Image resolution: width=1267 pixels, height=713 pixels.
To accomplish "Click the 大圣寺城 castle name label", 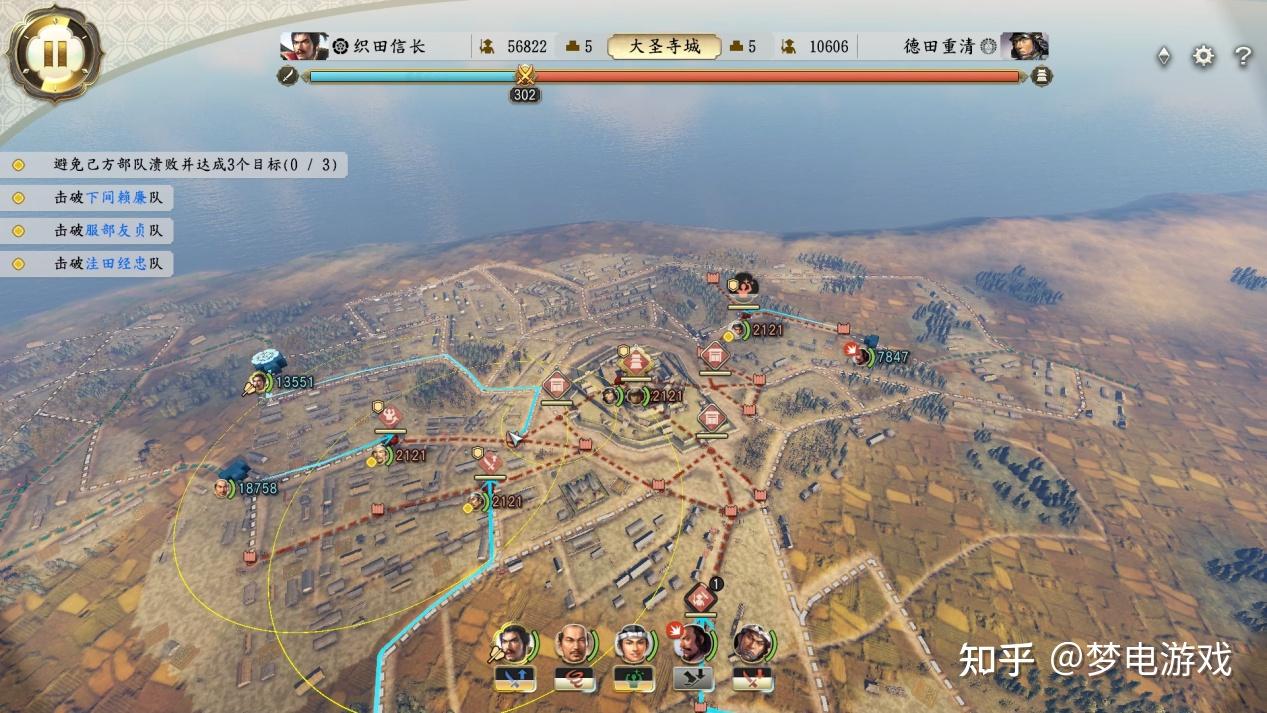I will (x=664, y=46).
